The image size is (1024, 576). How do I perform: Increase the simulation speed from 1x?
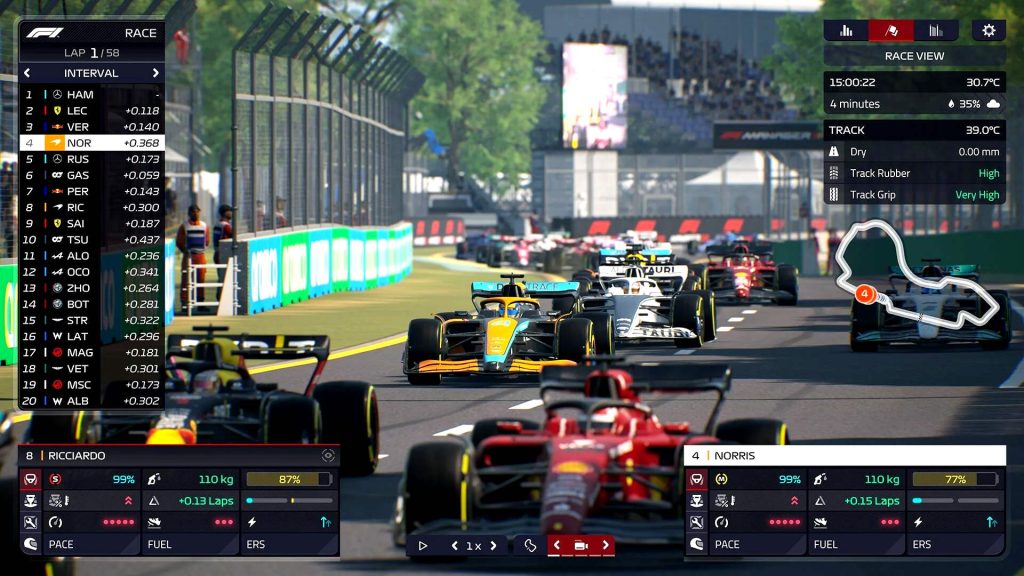click(493, 545)
